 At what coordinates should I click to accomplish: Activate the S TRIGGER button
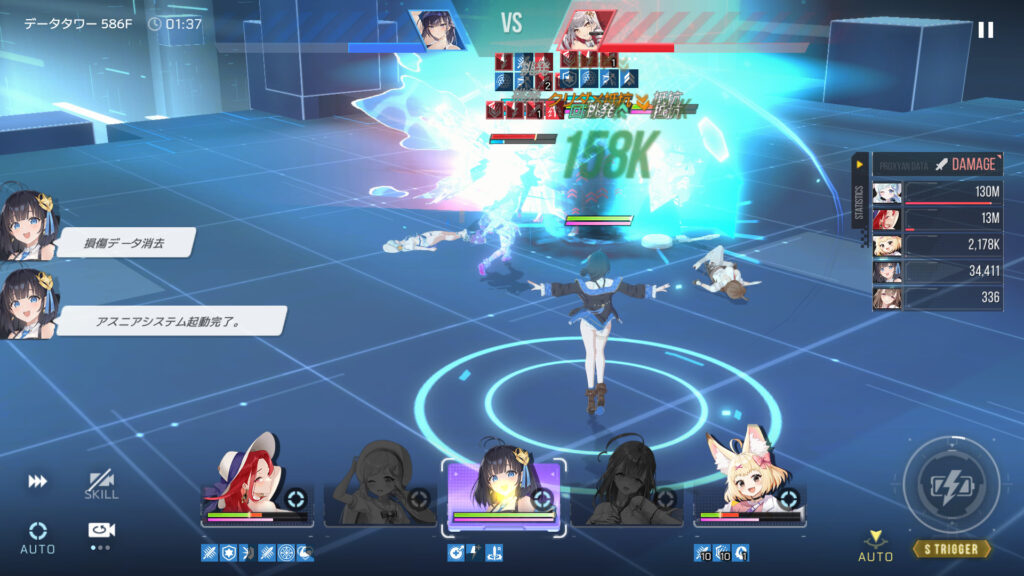[951, 548]
